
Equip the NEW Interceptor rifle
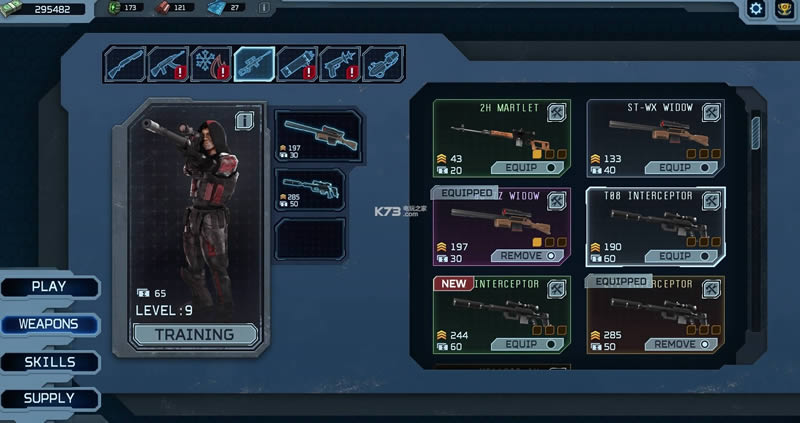(530, 343)
